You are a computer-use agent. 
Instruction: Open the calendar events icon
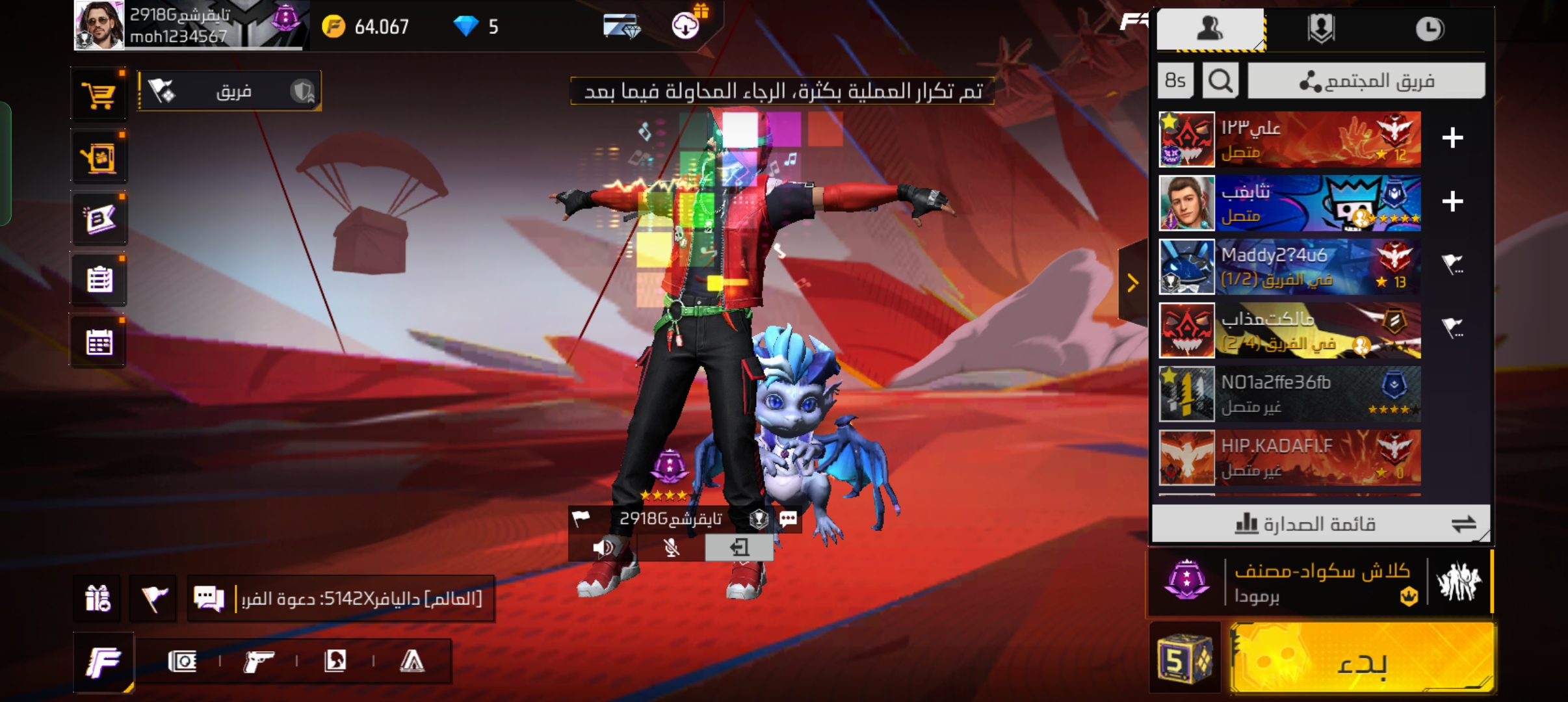(99, 343)
